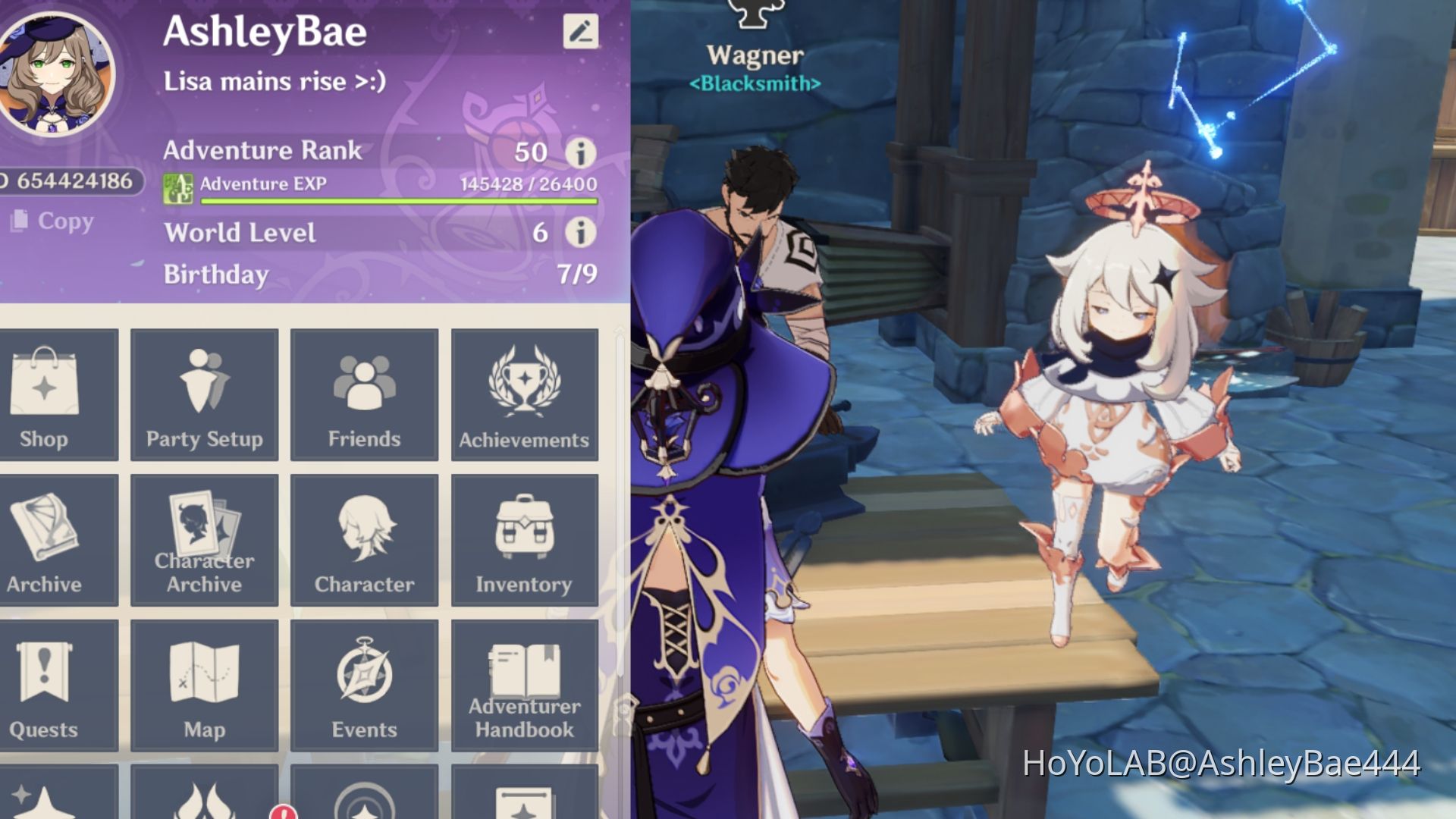1456x819 pixels.
Task: Click the Adventure EXP progress bar
Action: click(394, 202)
